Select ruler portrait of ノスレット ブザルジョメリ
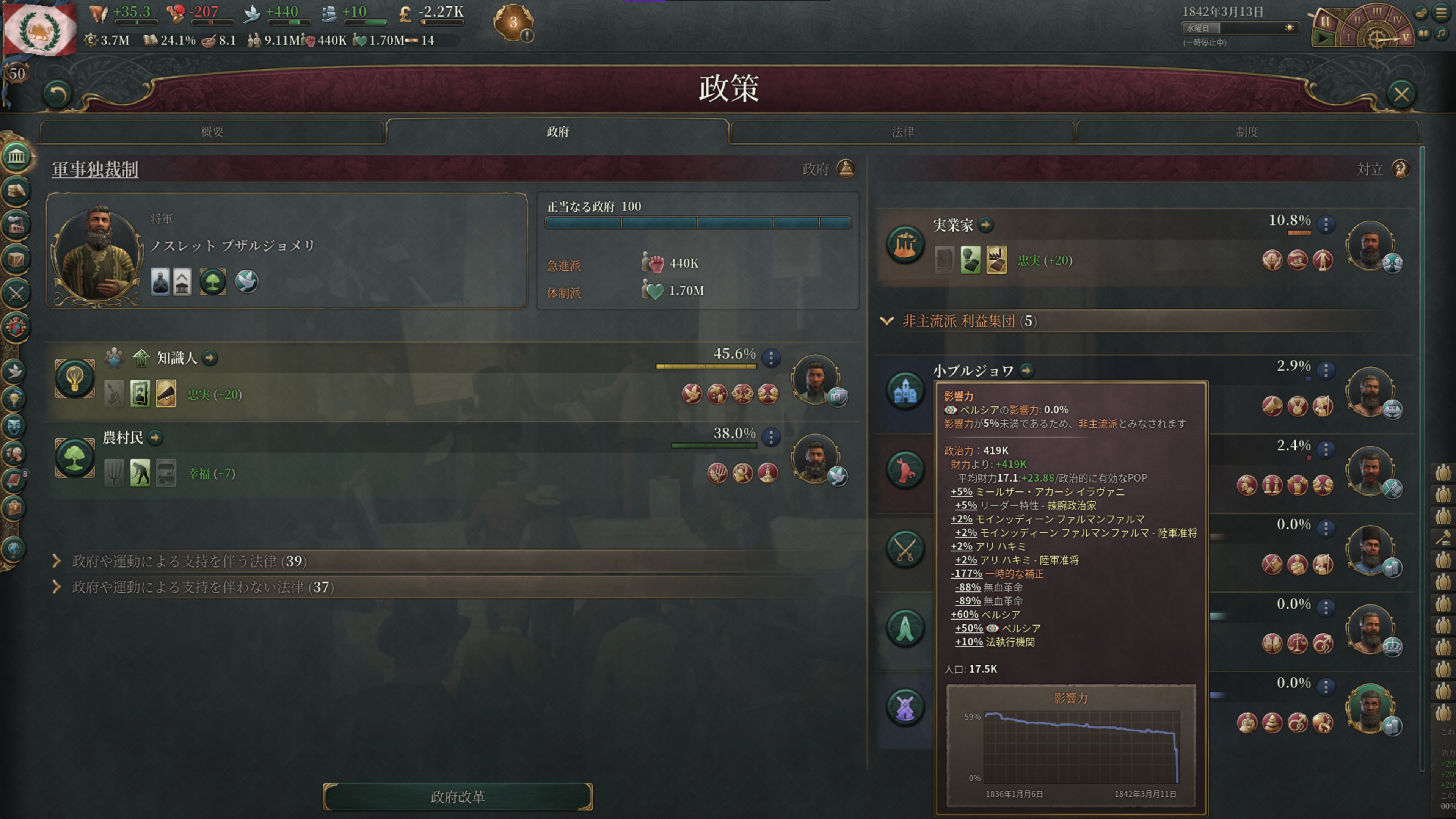Viewport: 1456px width, 819px height. click(97, 253)
